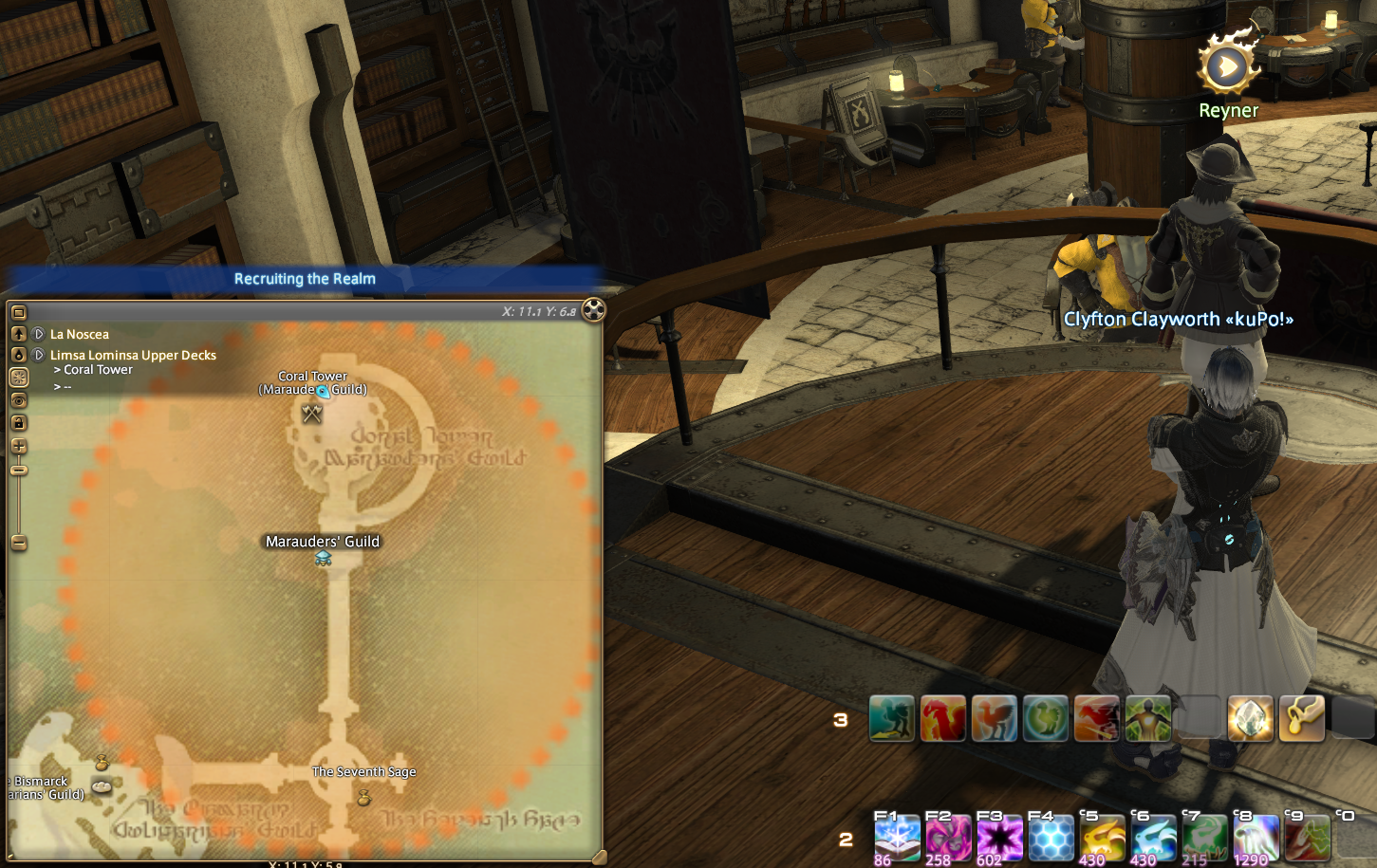
Task: Expand the La Noscea region selector
Action: [x=39, y=334]
